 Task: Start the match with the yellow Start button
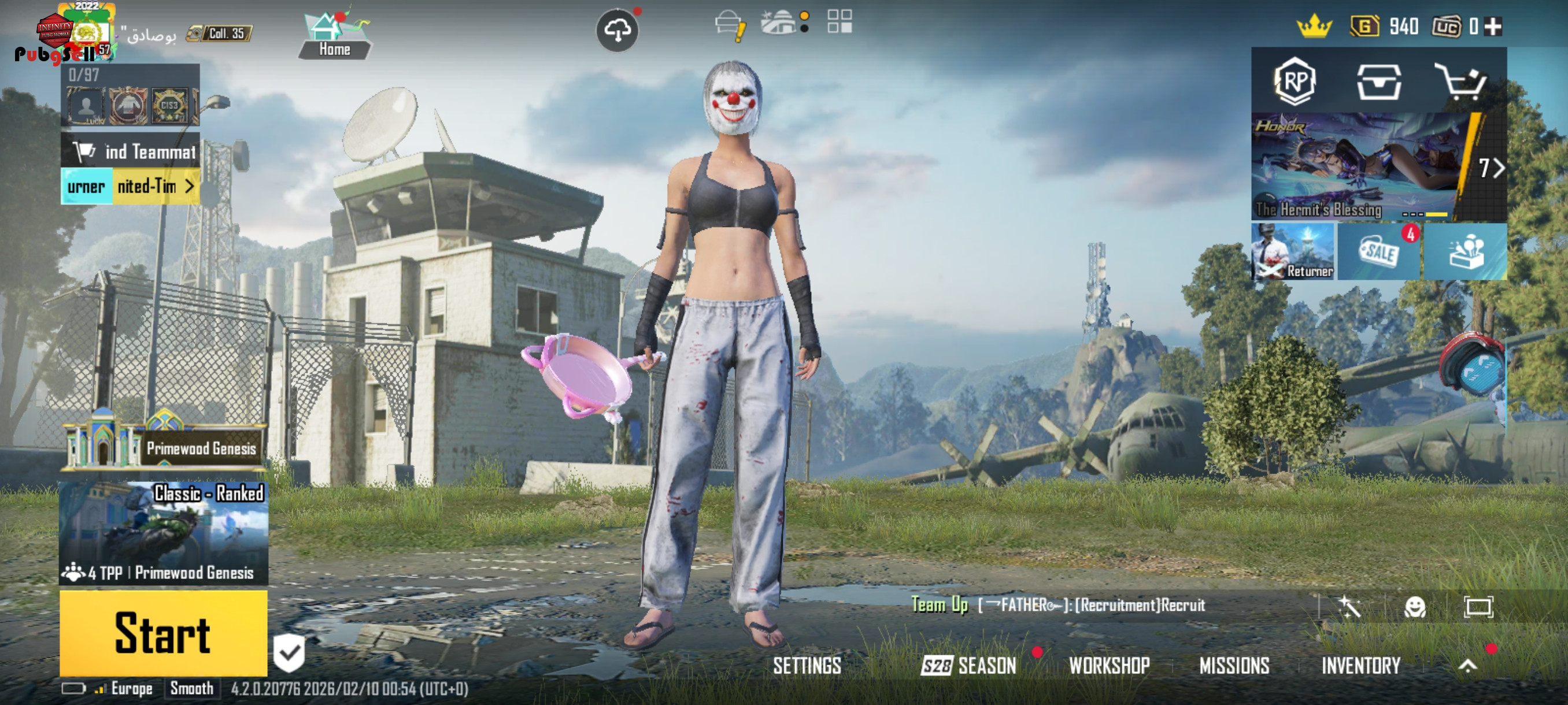pos(163,633)
